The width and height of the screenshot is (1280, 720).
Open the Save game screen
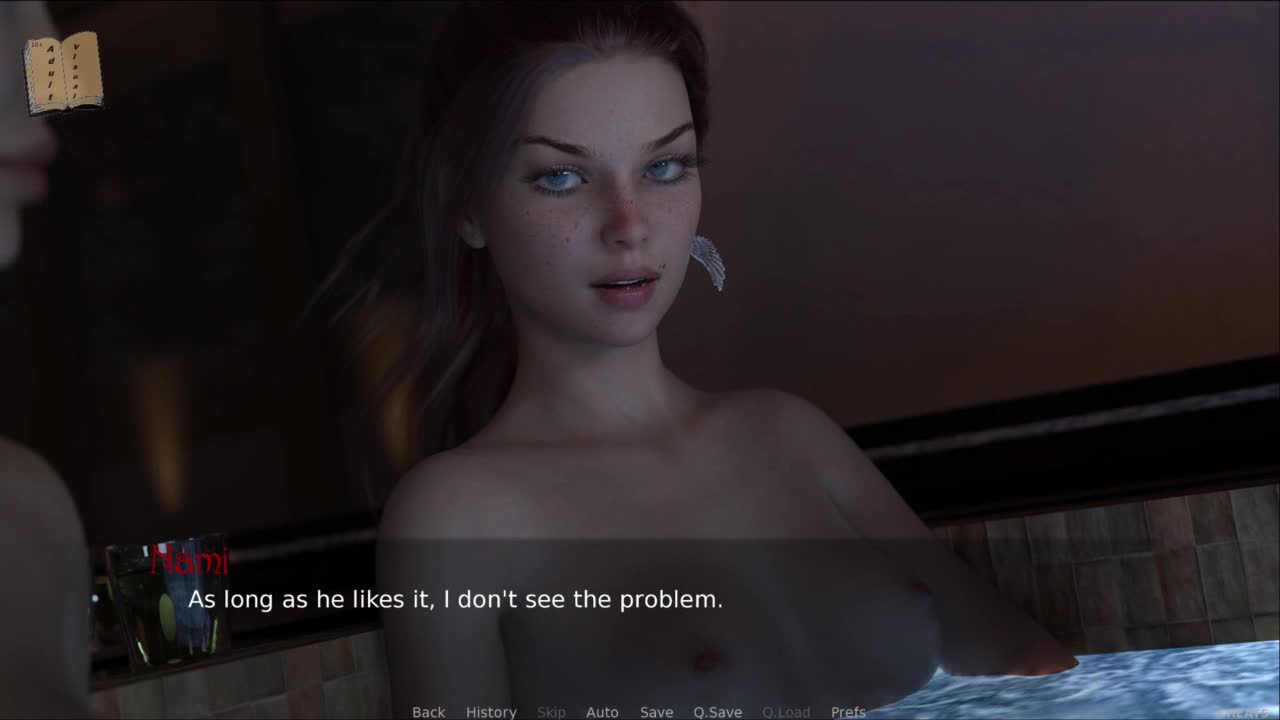pyautogui.click(x=656, y=712)
